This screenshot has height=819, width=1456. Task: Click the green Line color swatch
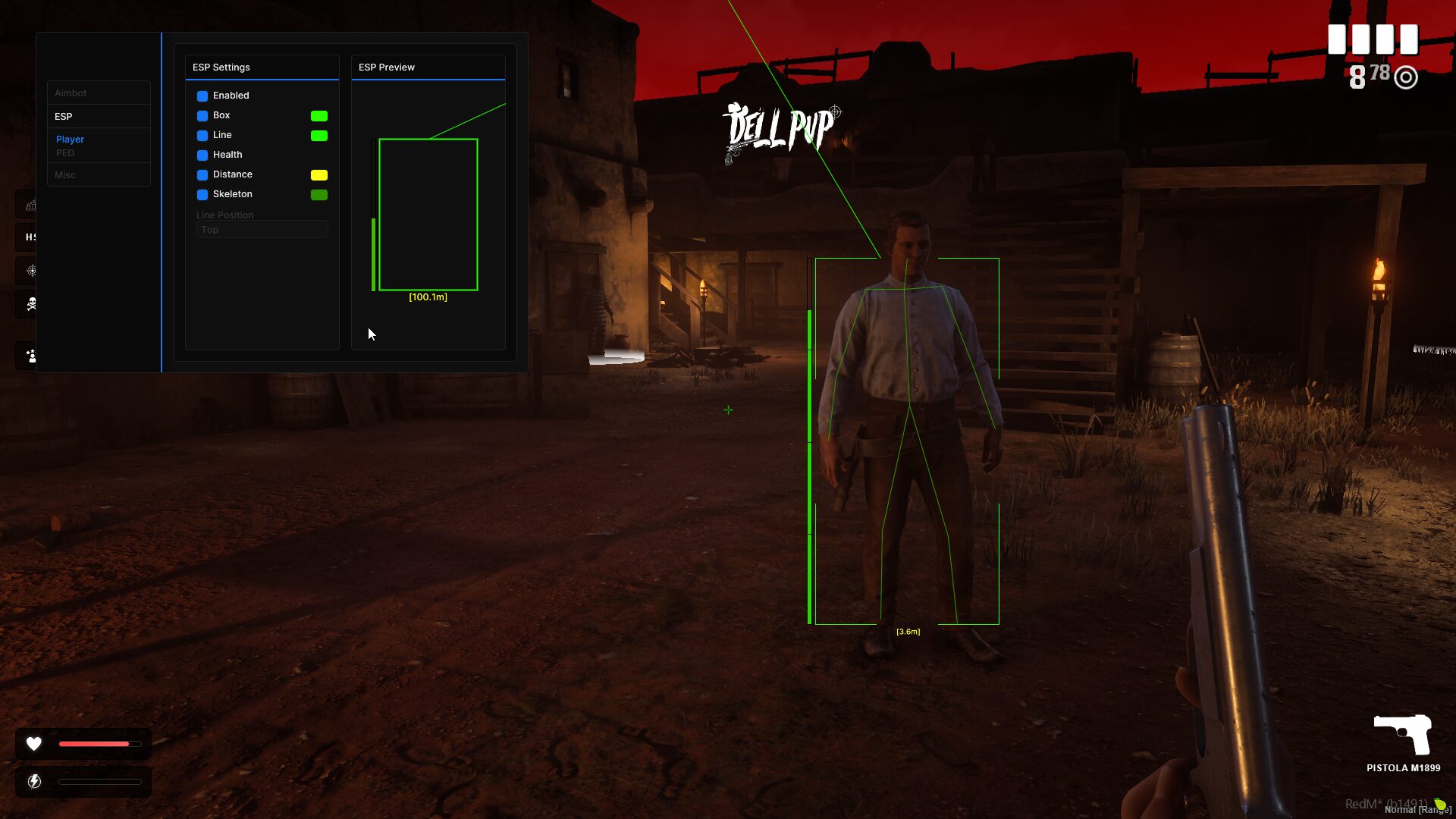[x=319, y=136]
